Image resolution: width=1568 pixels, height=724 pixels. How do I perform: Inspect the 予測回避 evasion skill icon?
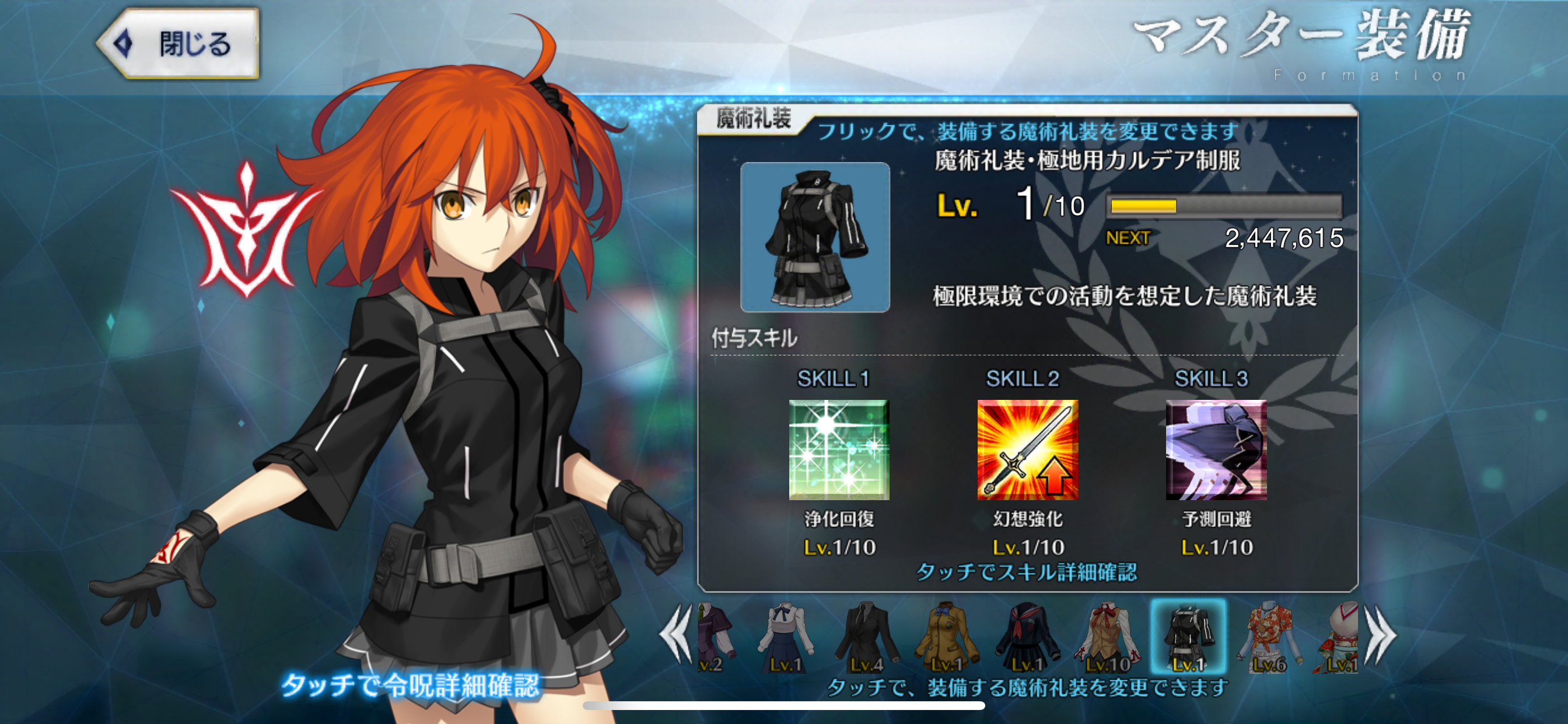click(1216, 450)
